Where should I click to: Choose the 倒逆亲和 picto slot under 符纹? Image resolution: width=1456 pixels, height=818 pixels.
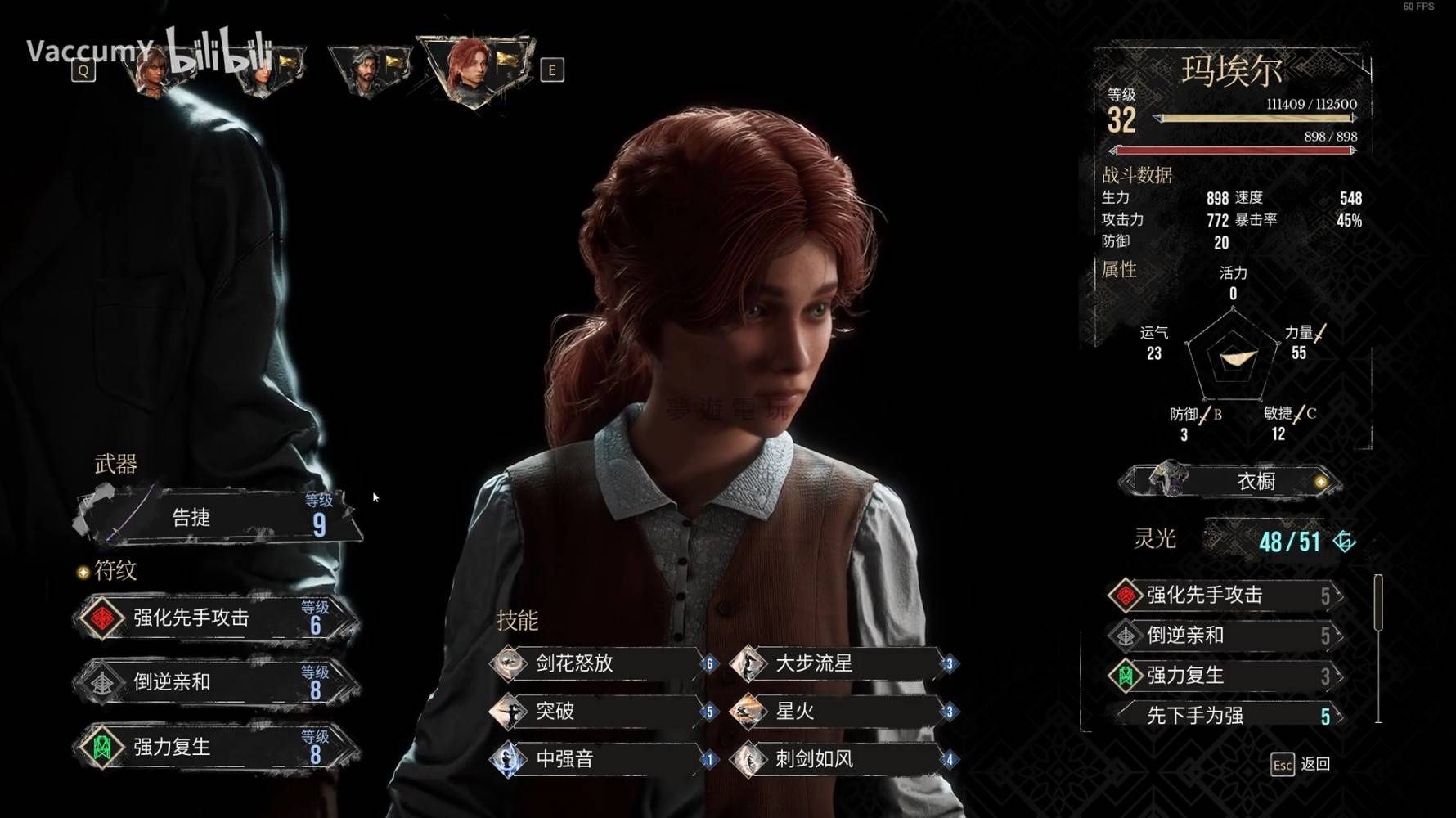(217, 682)
